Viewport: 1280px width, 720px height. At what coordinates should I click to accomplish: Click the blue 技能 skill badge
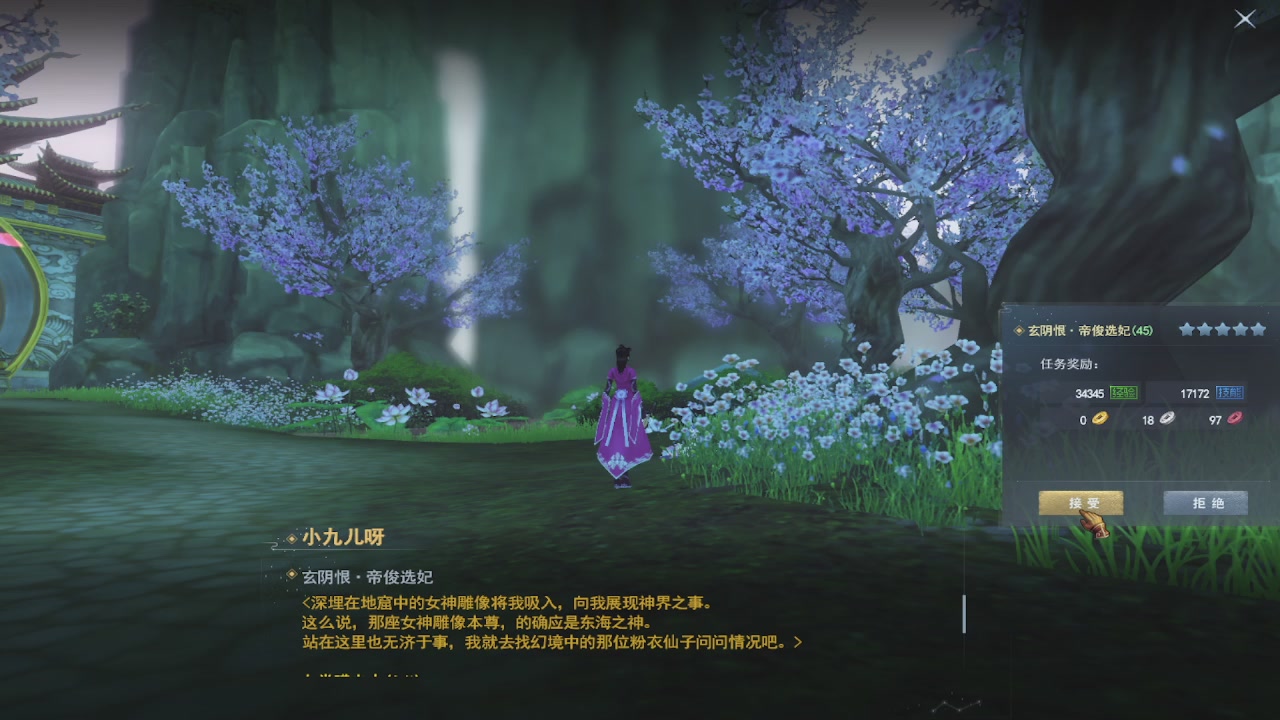tap(1231, 394)
